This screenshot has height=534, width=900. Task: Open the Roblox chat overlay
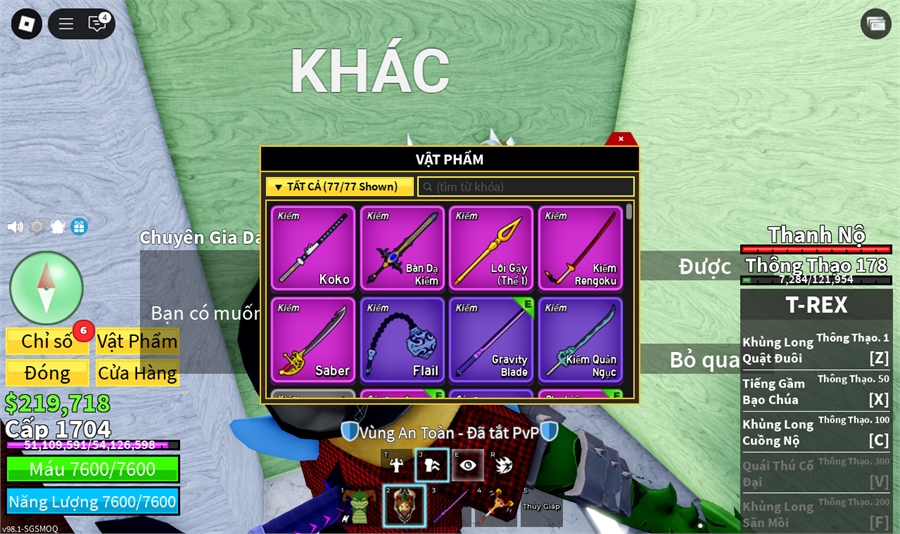tap(97, 24)
